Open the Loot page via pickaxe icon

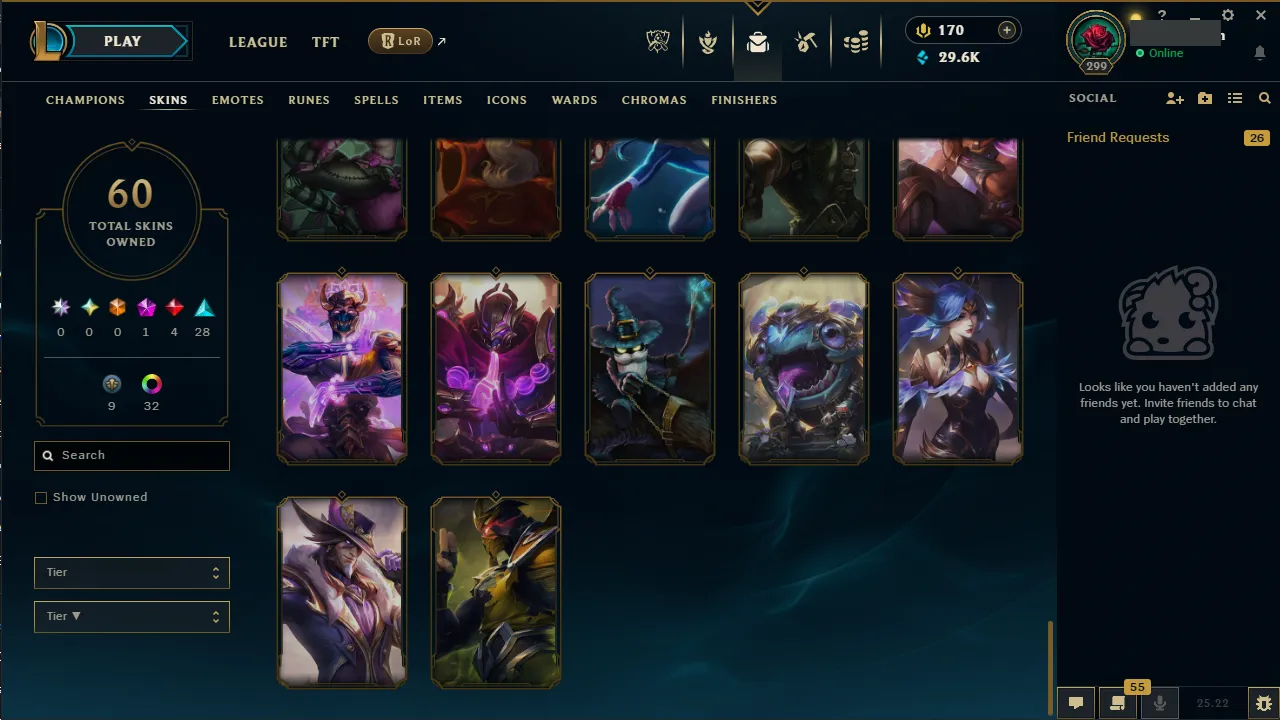pos(806,42)
